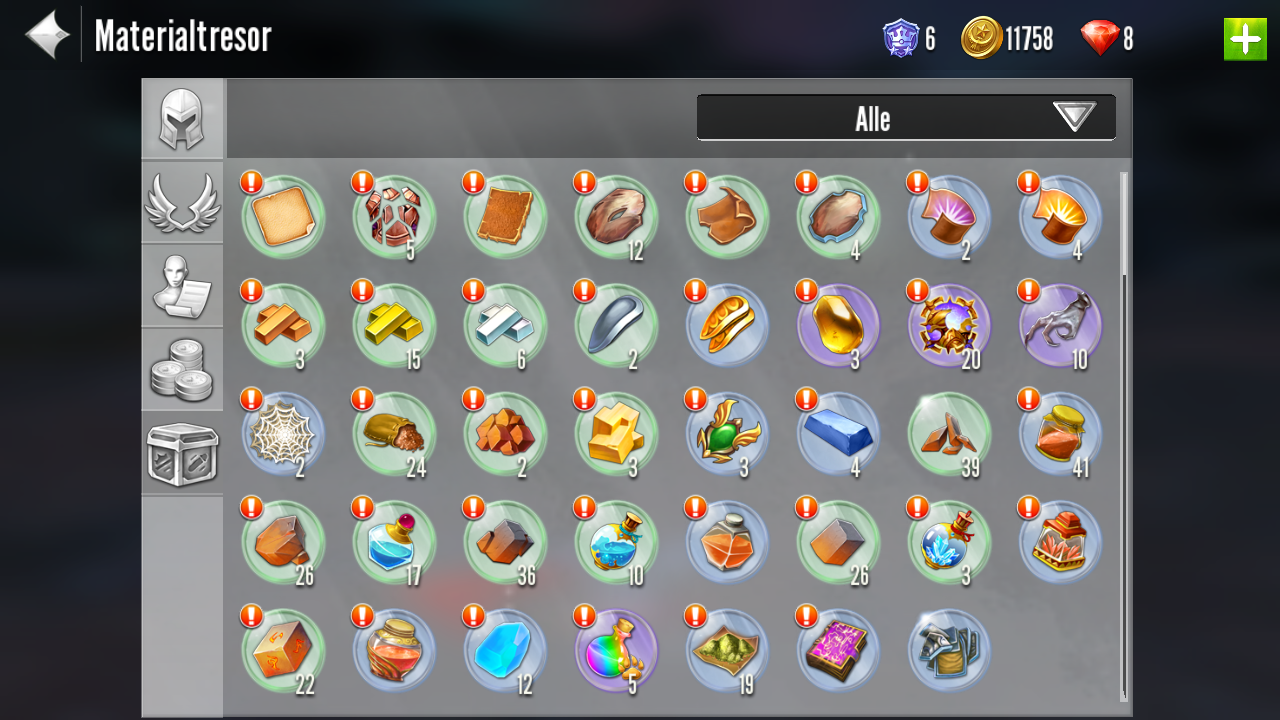
Task: Select the gold nugget material
Action: [838, 325]
